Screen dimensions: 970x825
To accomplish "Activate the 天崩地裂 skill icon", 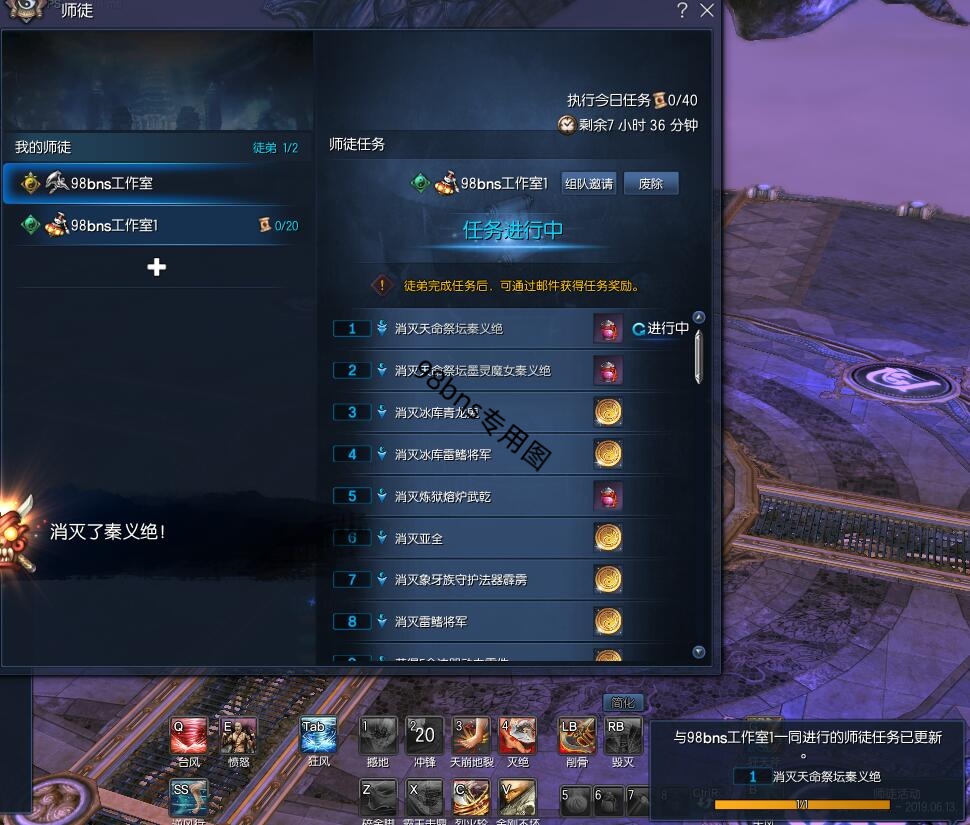I will tap(471, 736).
